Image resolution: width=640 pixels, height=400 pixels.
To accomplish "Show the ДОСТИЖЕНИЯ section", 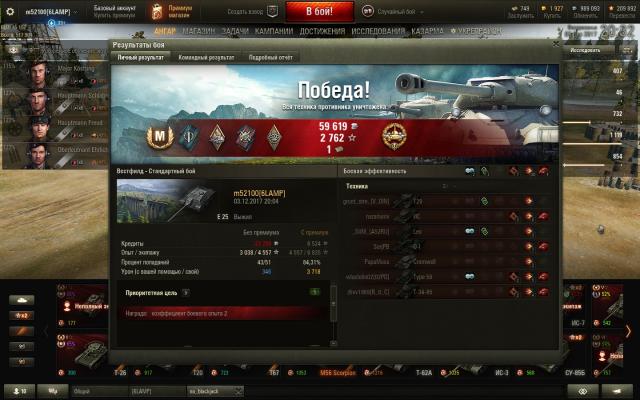I will [x=321, y=30].
